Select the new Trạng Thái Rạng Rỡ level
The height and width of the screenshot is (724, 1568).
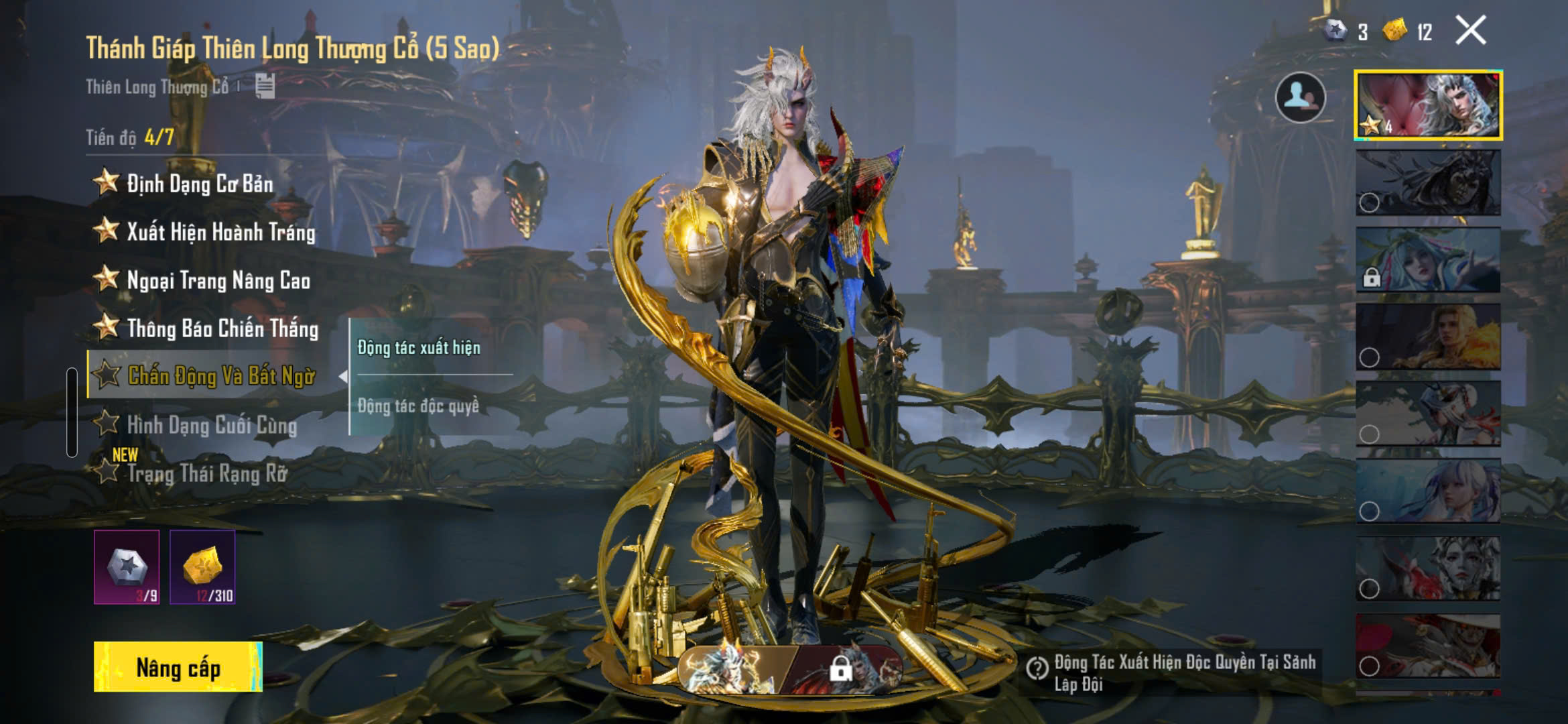click(206, 473)
